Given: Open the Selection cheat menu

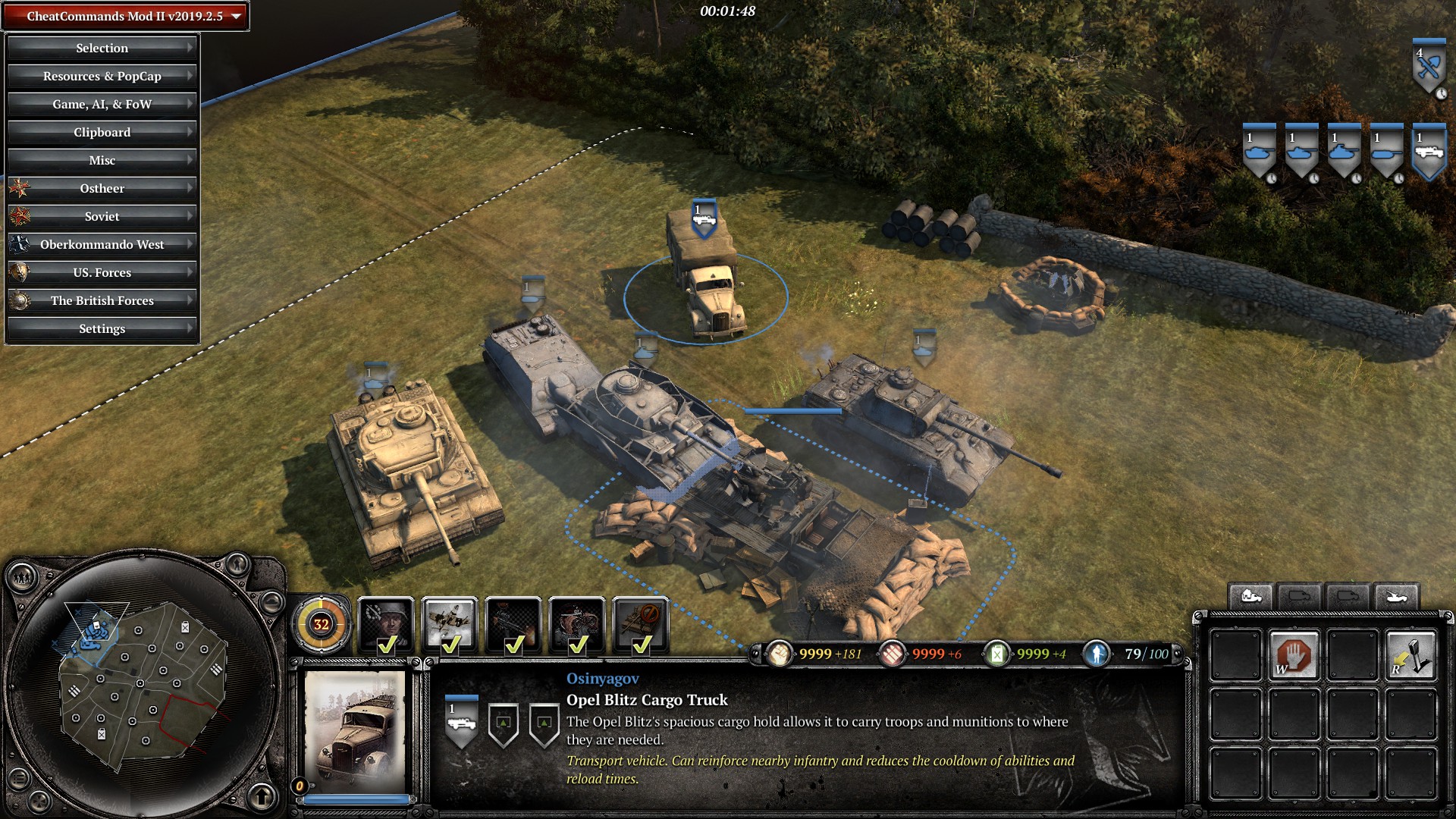Looking at the screenshot, I should pyautogui.click(x=102, y=48).
